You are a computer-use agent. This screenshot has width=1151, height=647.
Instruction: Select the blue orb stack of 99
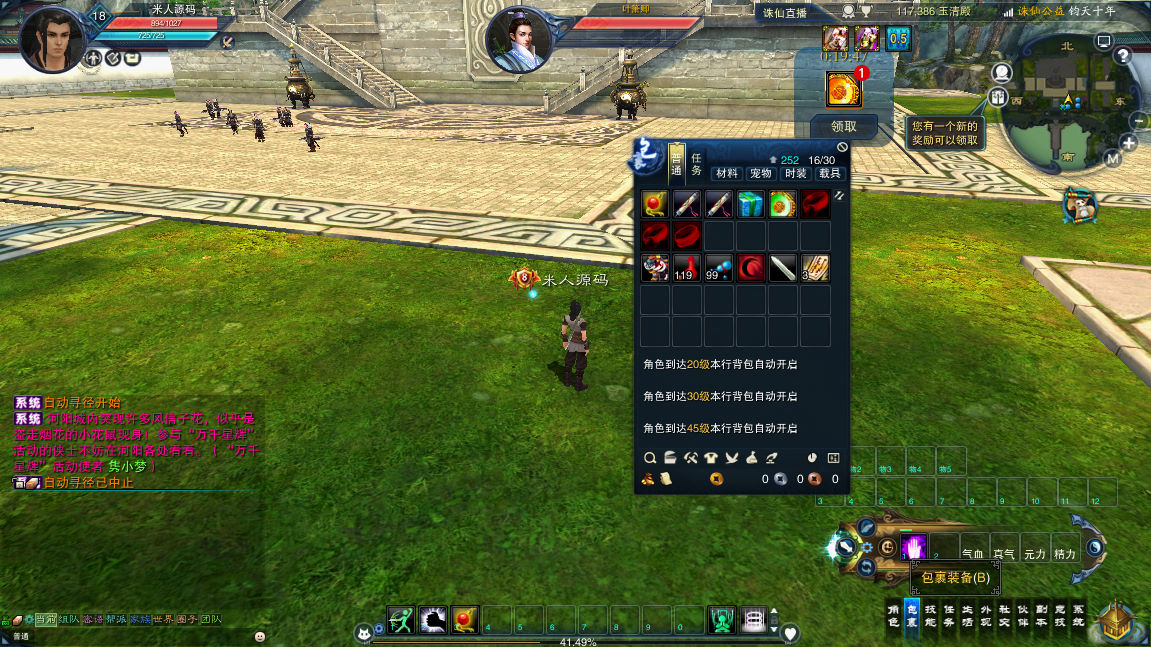[x=719, y=268]
